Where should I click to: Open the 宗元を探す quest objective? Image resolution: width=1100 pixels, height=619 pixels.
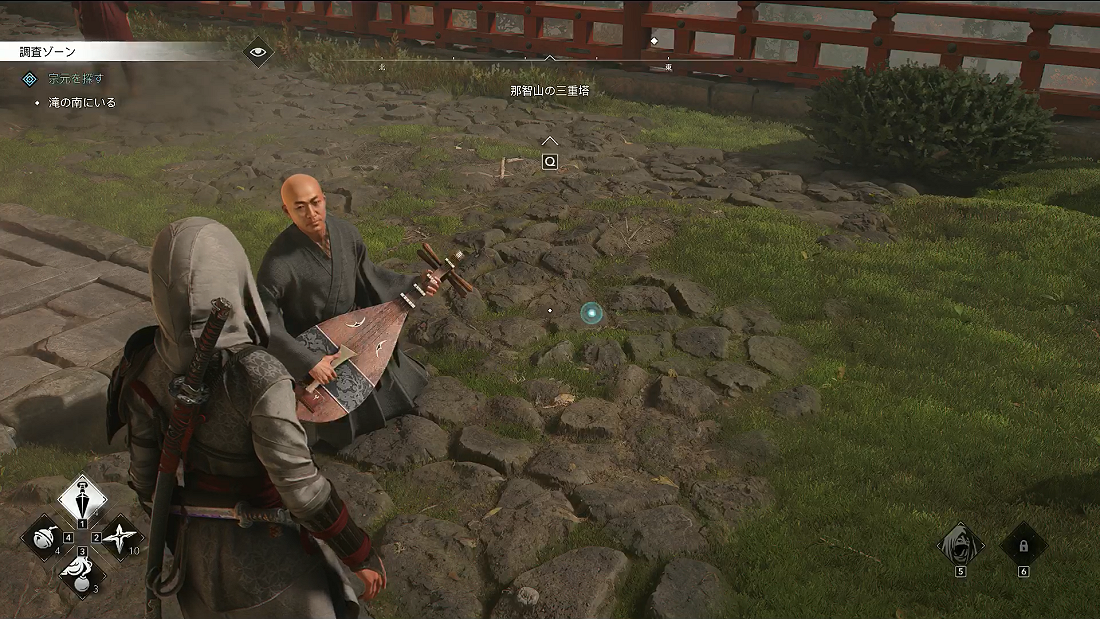(78, 78)
